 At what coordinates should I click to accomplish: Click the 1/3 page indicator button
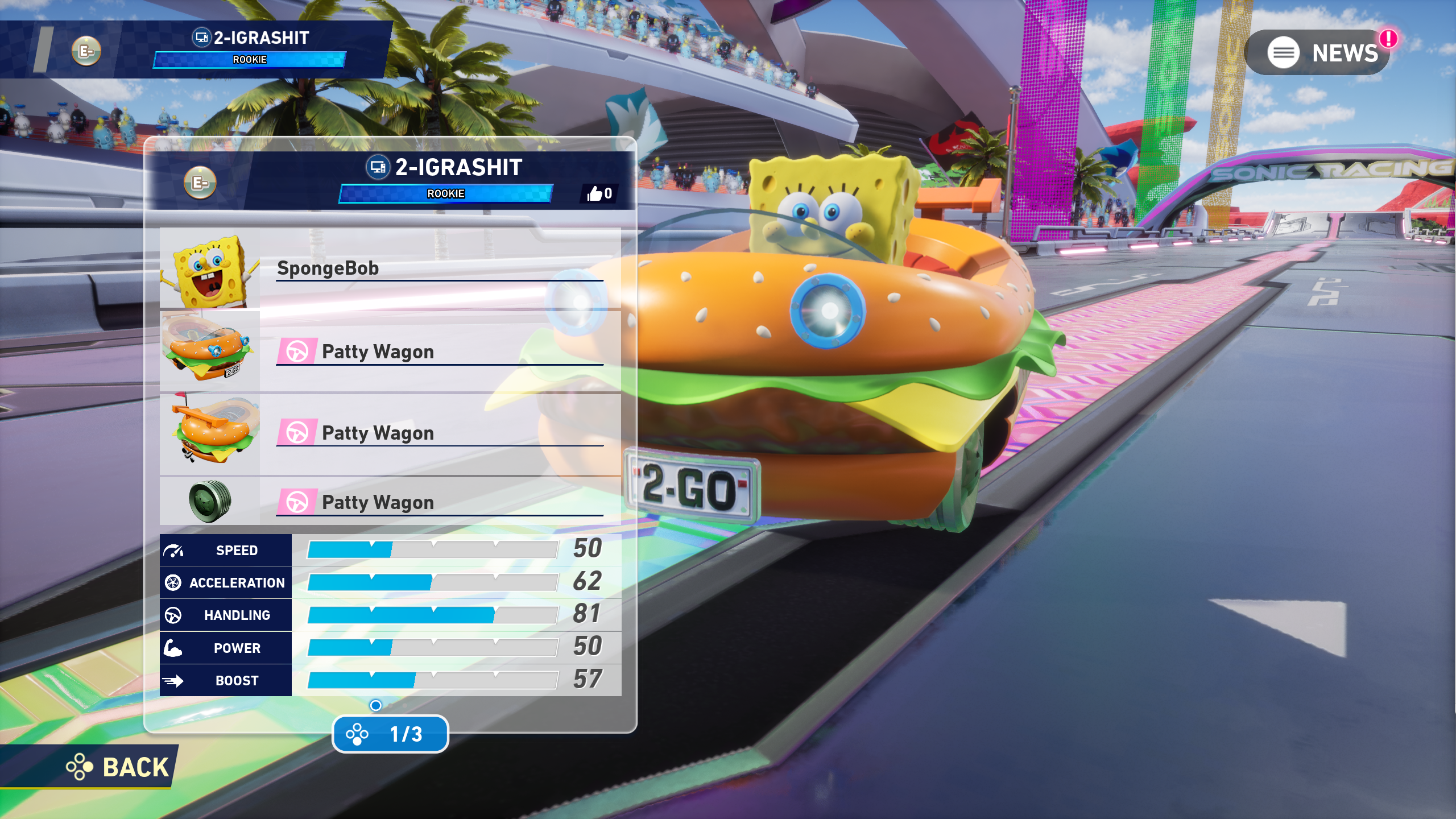(x=390, y=734)
